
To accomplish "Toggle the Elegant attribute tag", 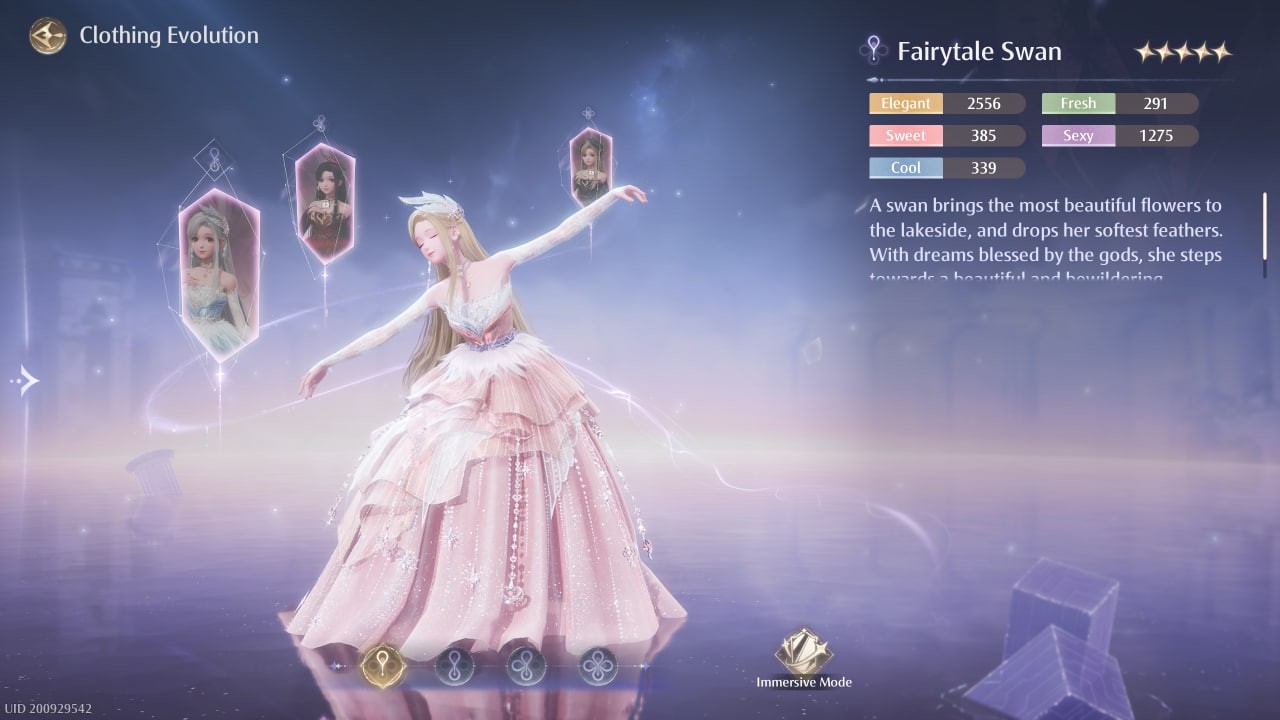I will coord(905,103).
